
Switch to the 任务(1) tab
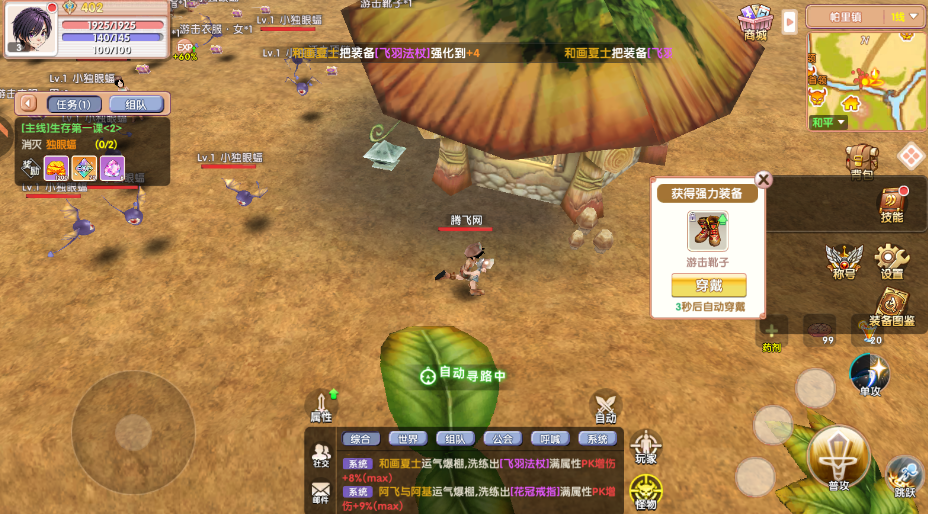[73, 104]
